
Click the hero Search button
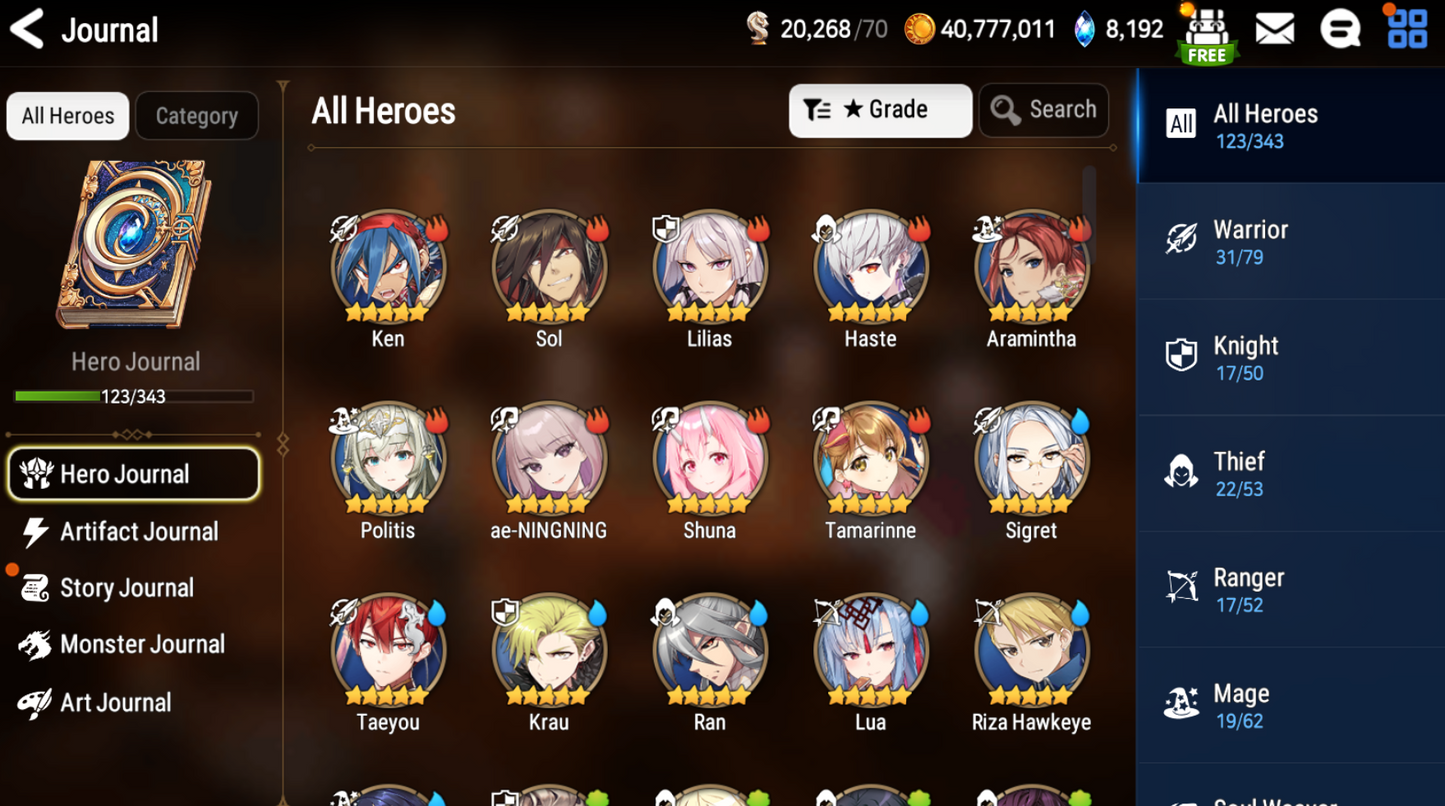tap(1043, 110)
